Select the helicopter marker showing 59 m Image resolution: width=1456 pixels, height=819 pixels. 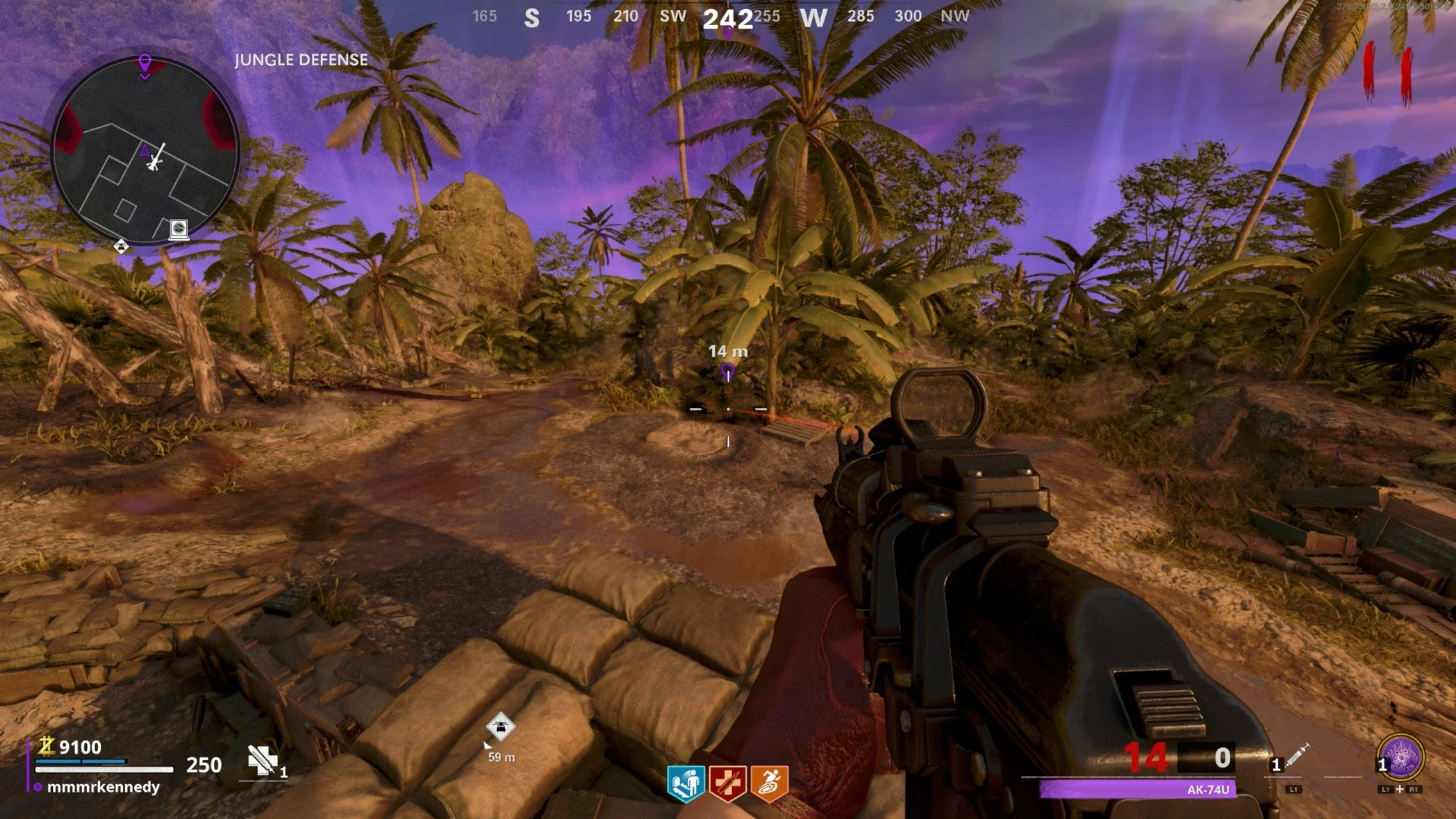500,727
